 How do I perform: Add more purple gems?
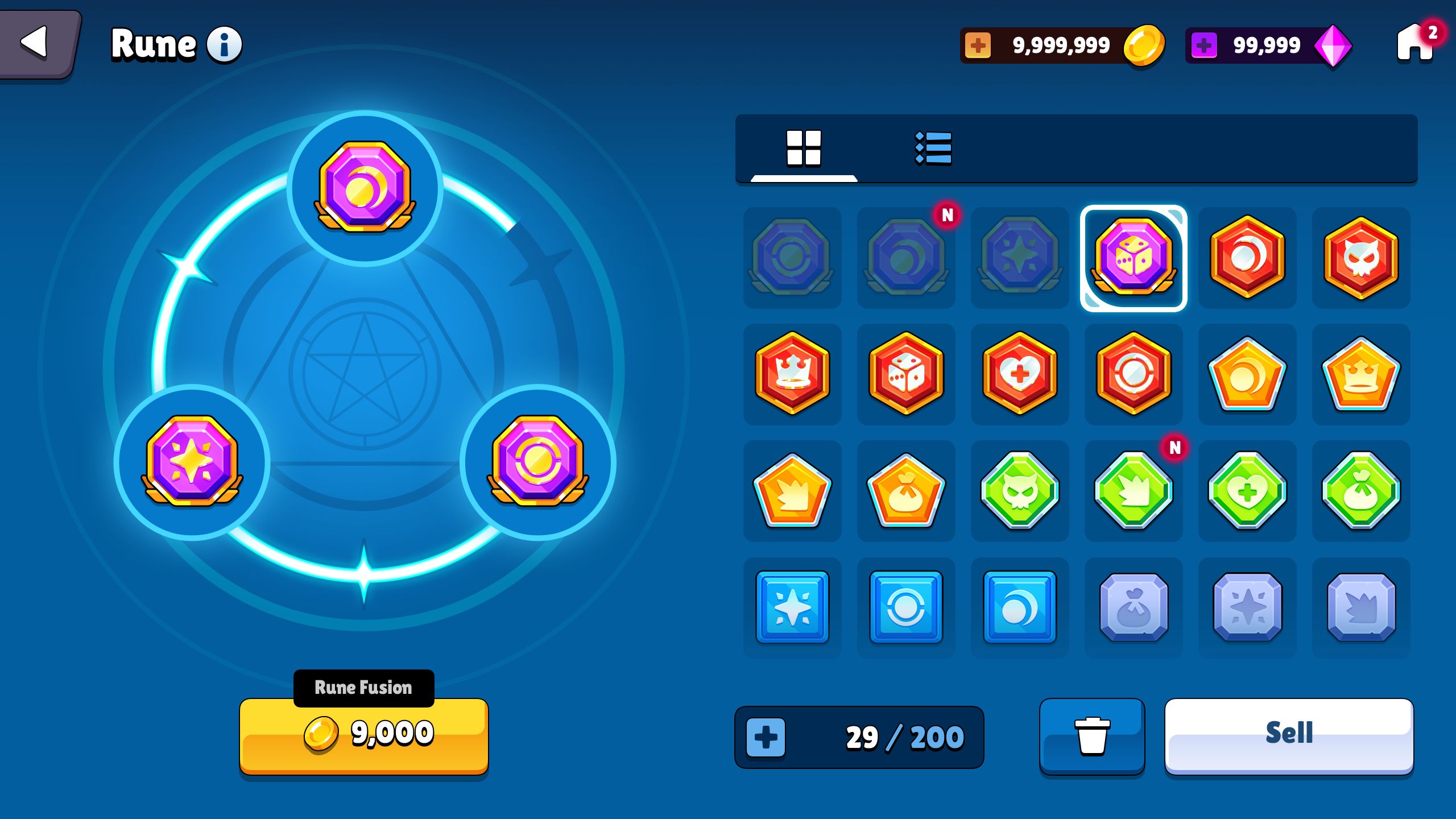pos(1203,45)
